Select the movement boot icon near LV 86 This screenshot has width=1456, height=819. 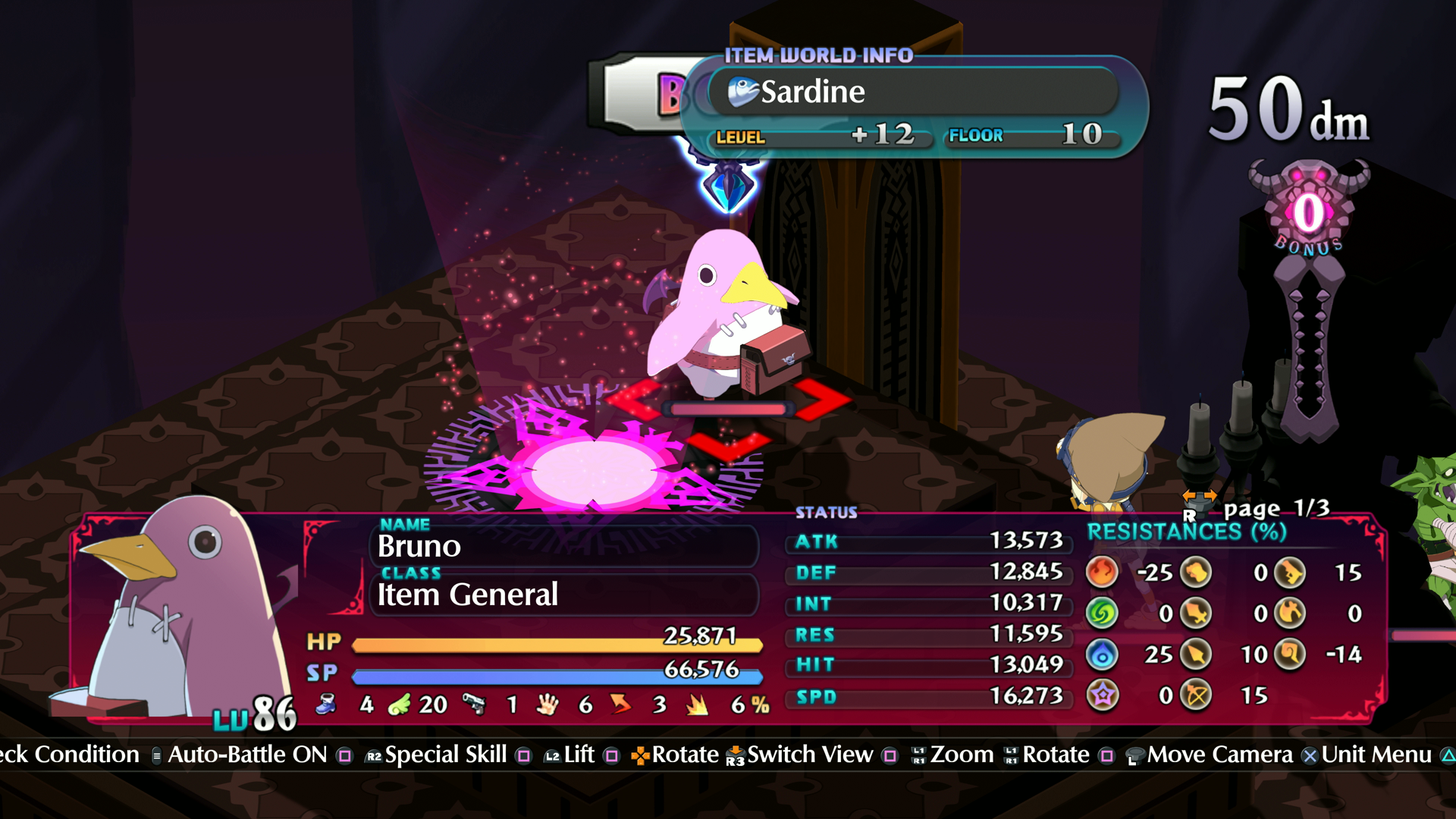pyautogui.click(x=325, y=703)
